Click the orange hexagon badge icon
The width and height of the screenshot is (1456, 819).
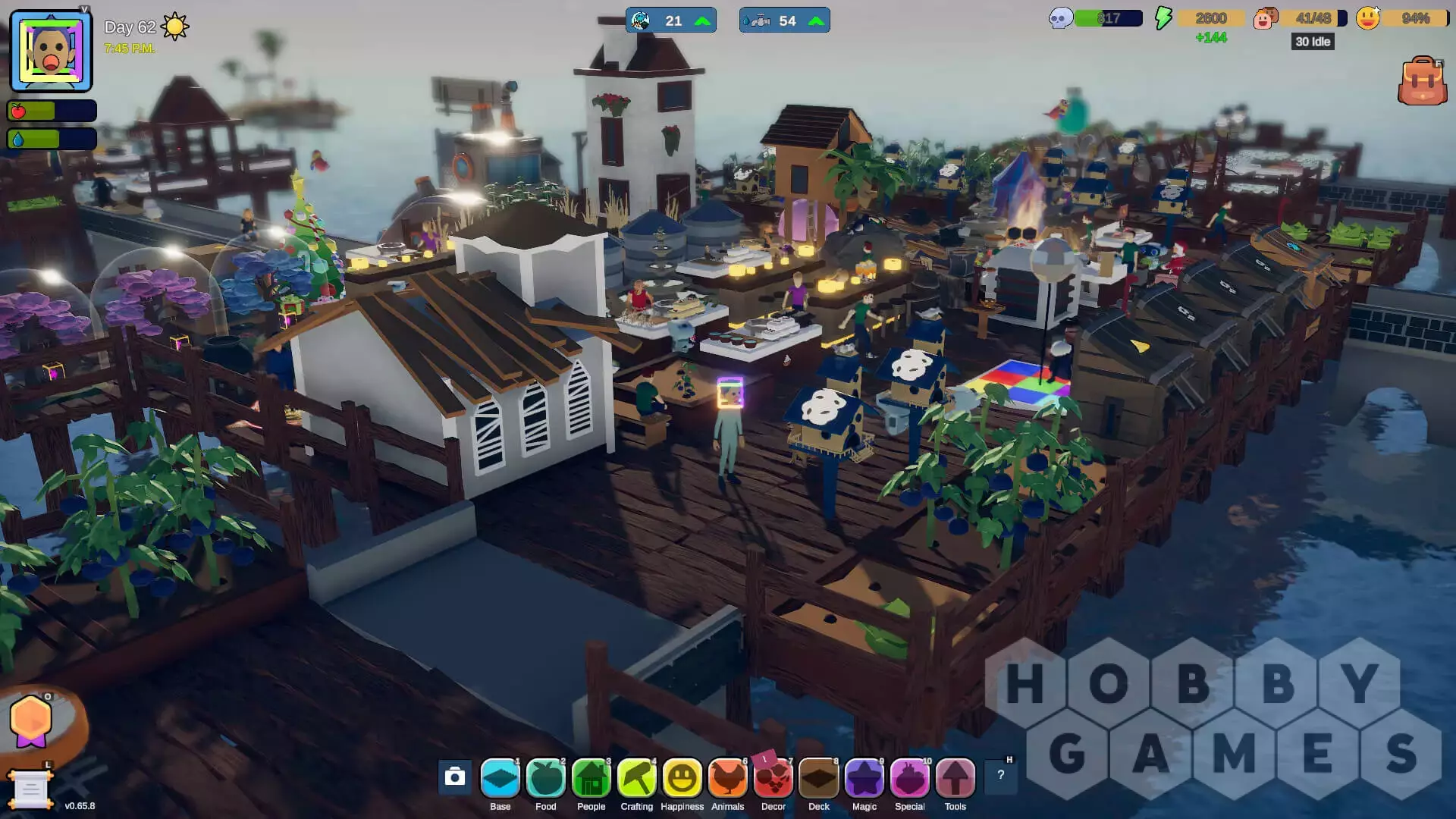[31, 719]
